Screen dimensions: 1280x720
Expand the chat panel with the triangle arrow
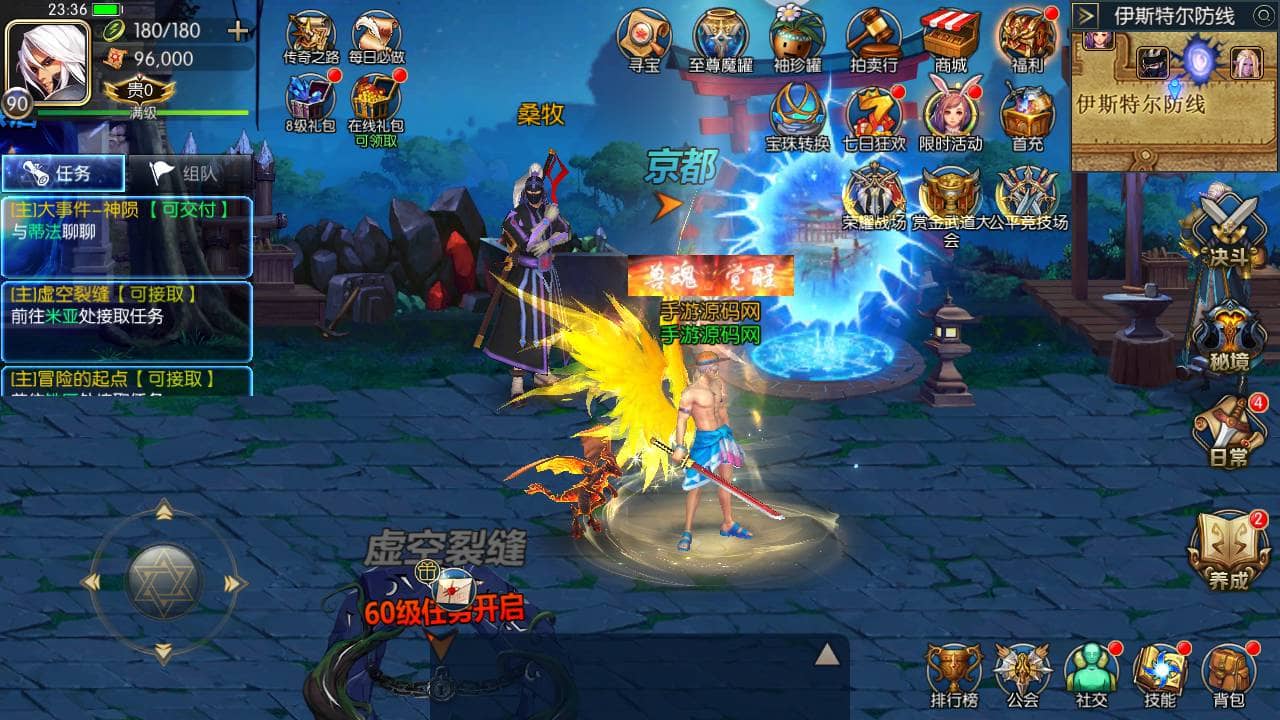tap(826, 655)
